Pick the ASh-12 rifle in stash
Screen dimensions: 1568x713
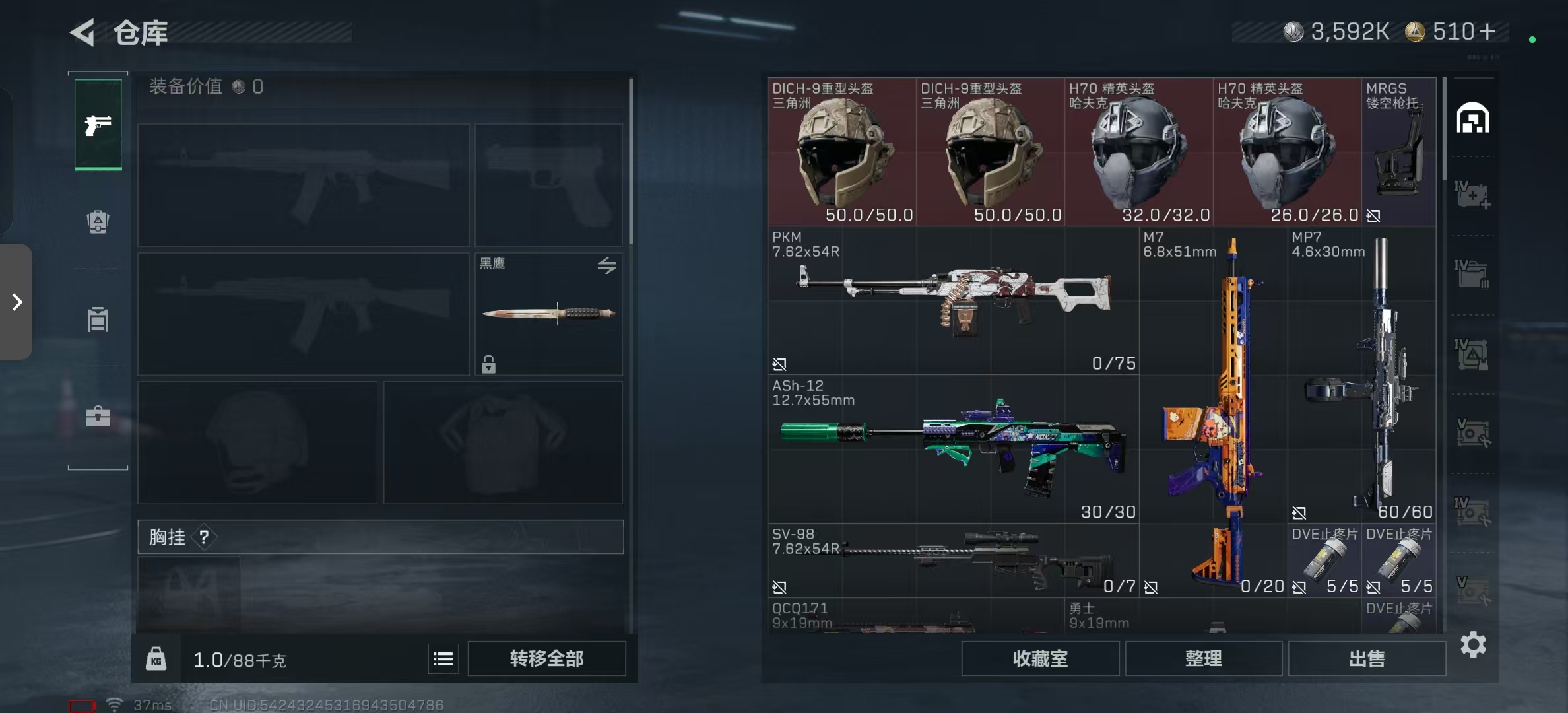953,449
